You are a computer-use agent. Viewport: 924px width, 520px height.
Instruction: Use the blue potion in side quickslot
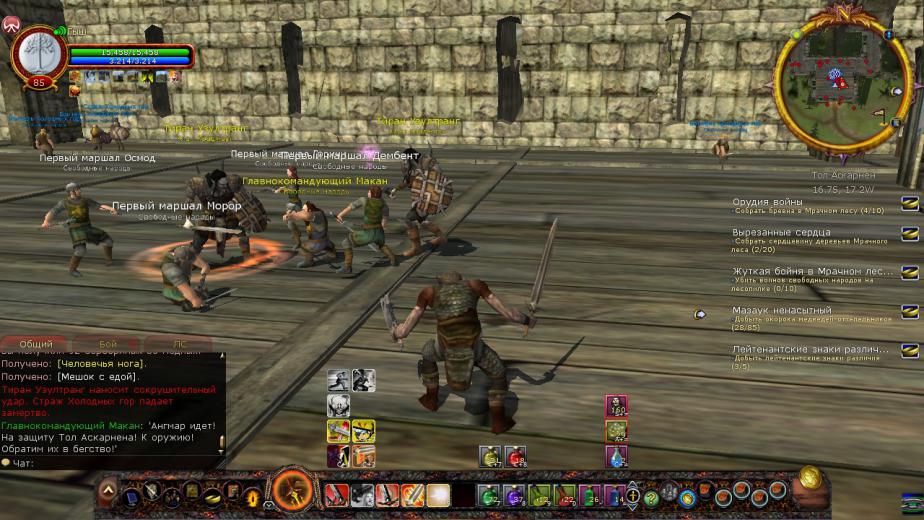[x=616, y=456]
